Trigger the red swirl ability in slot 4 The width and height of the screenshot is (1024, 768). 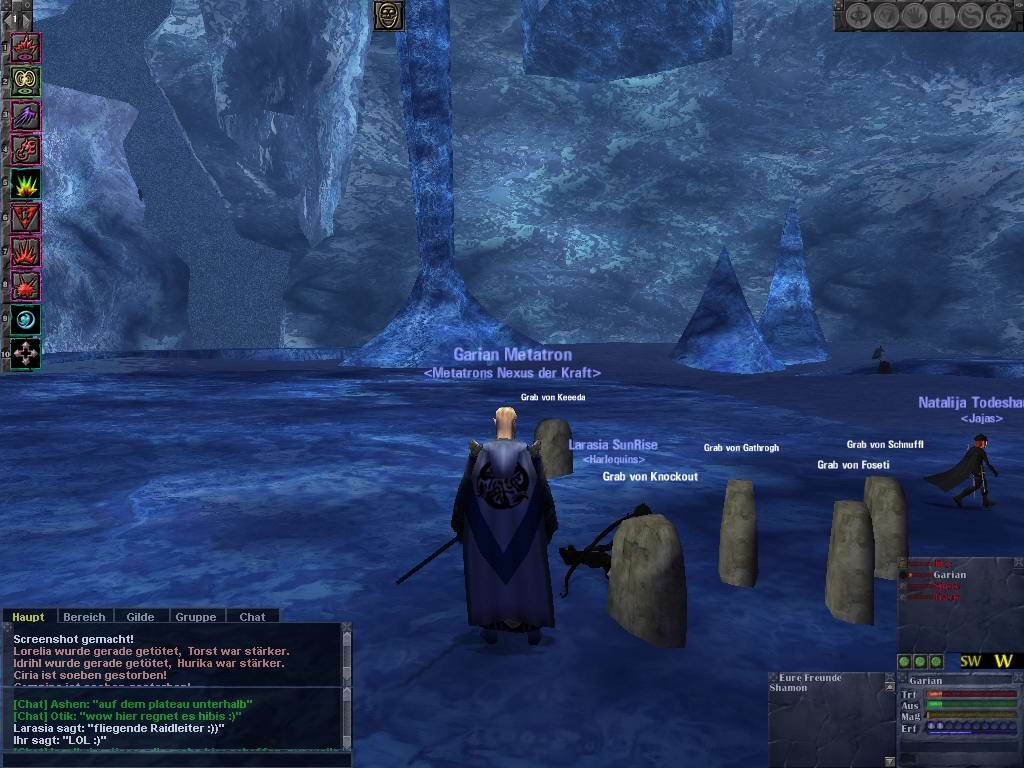tap(25, 149)
